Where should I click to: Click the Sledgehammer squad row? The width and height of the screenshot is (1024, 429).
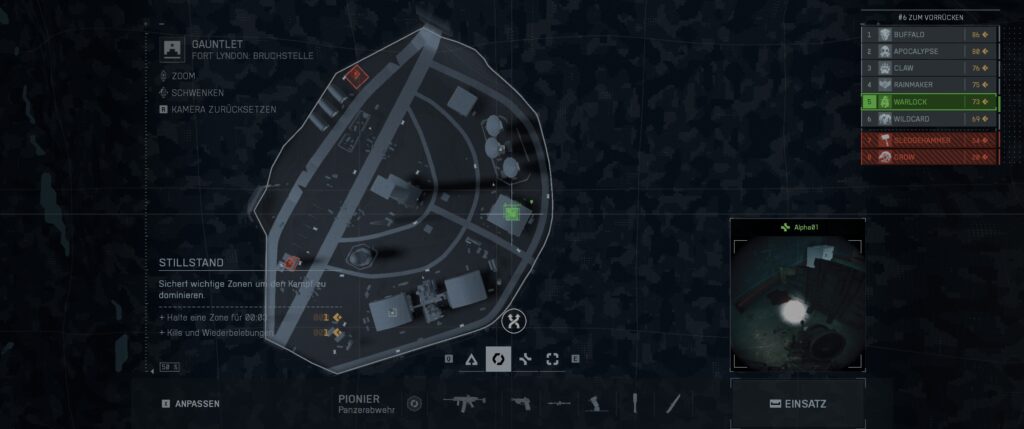[929, 141]
